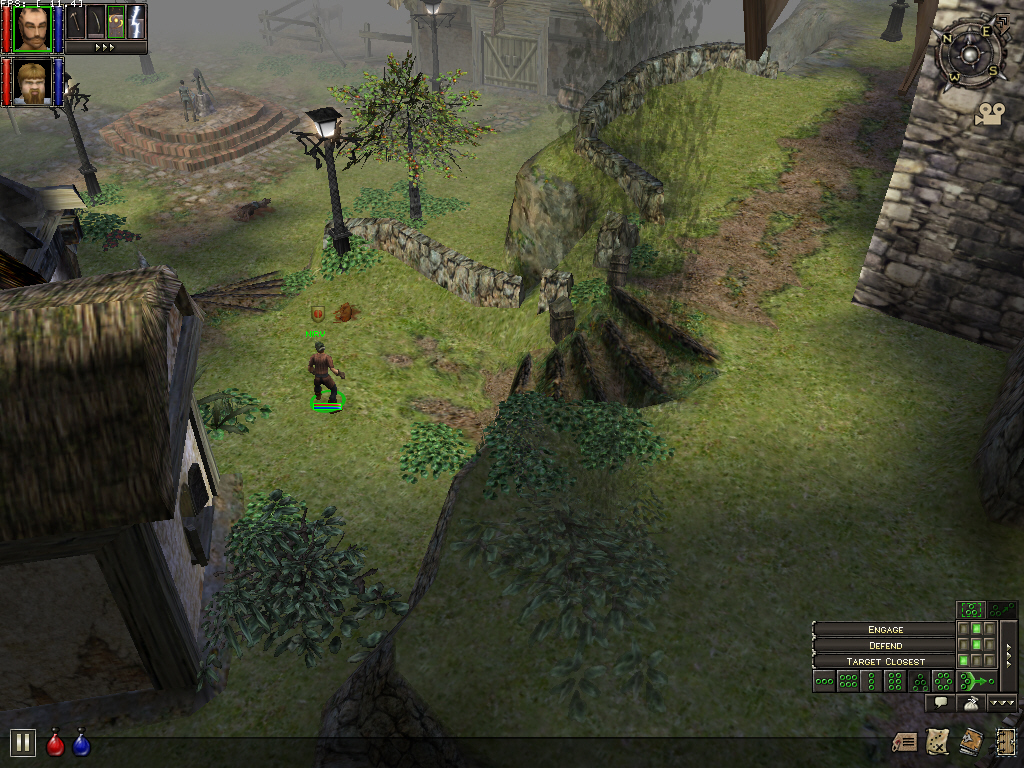The width and height of the screenshot is (1024, 768).
Task: Drink the blue mana potion
Action: tap(81, 744)
